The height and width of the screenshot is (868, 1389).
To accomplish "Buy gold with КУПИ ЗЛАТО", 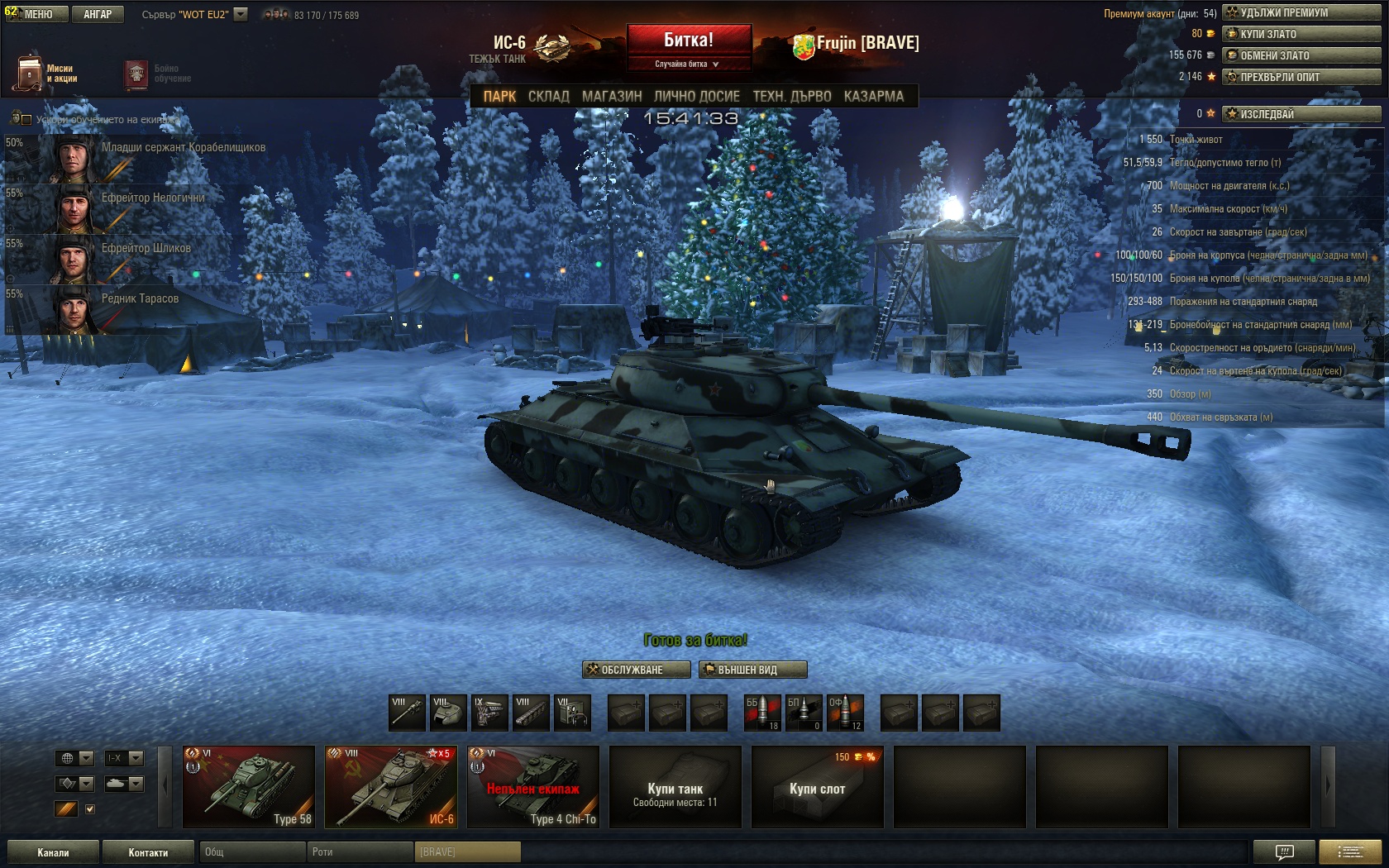I will click(x=1302, y=34).
